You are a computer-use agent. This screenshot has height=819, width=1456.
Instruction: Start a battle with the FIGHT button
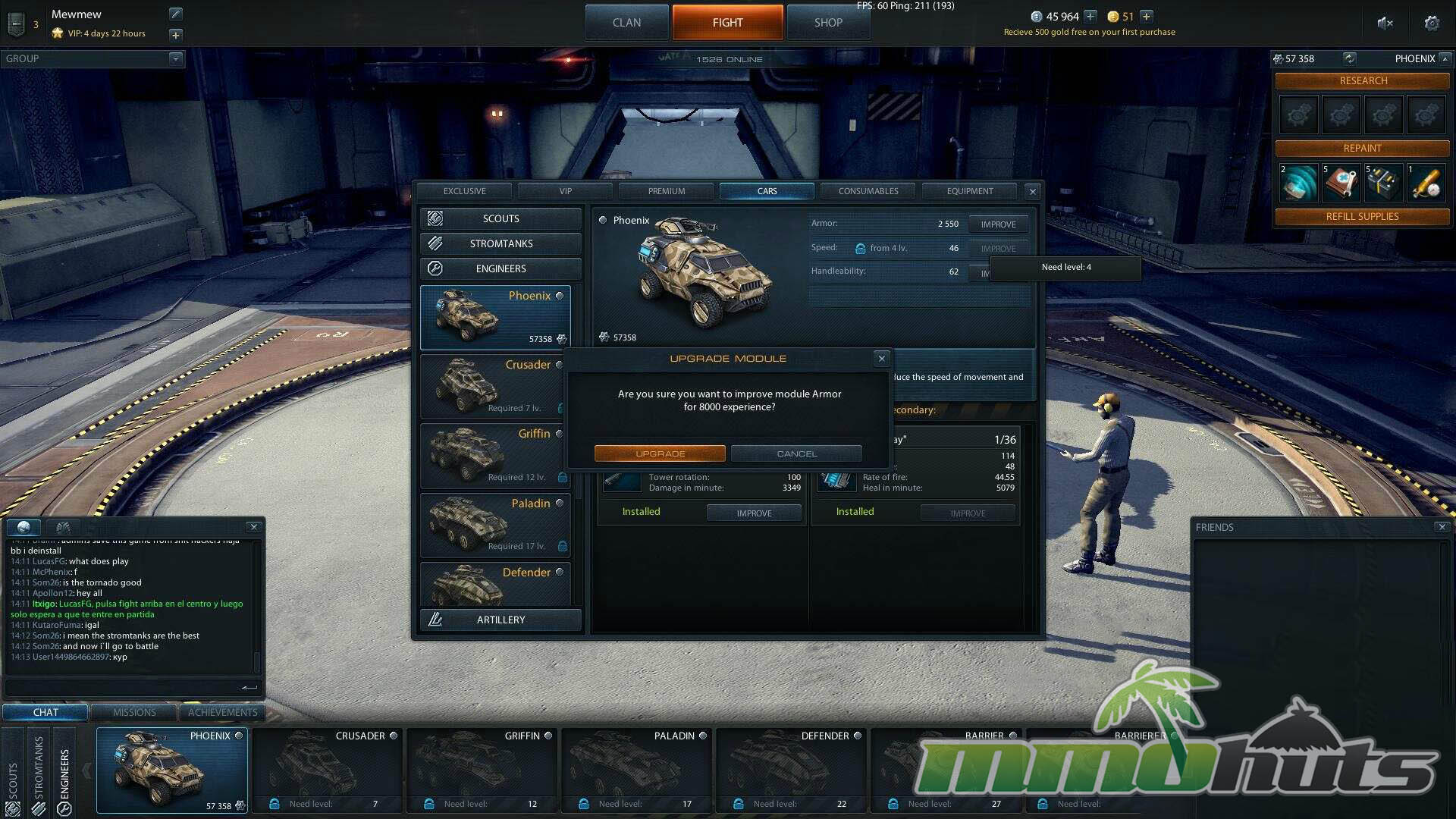point(727,23)
